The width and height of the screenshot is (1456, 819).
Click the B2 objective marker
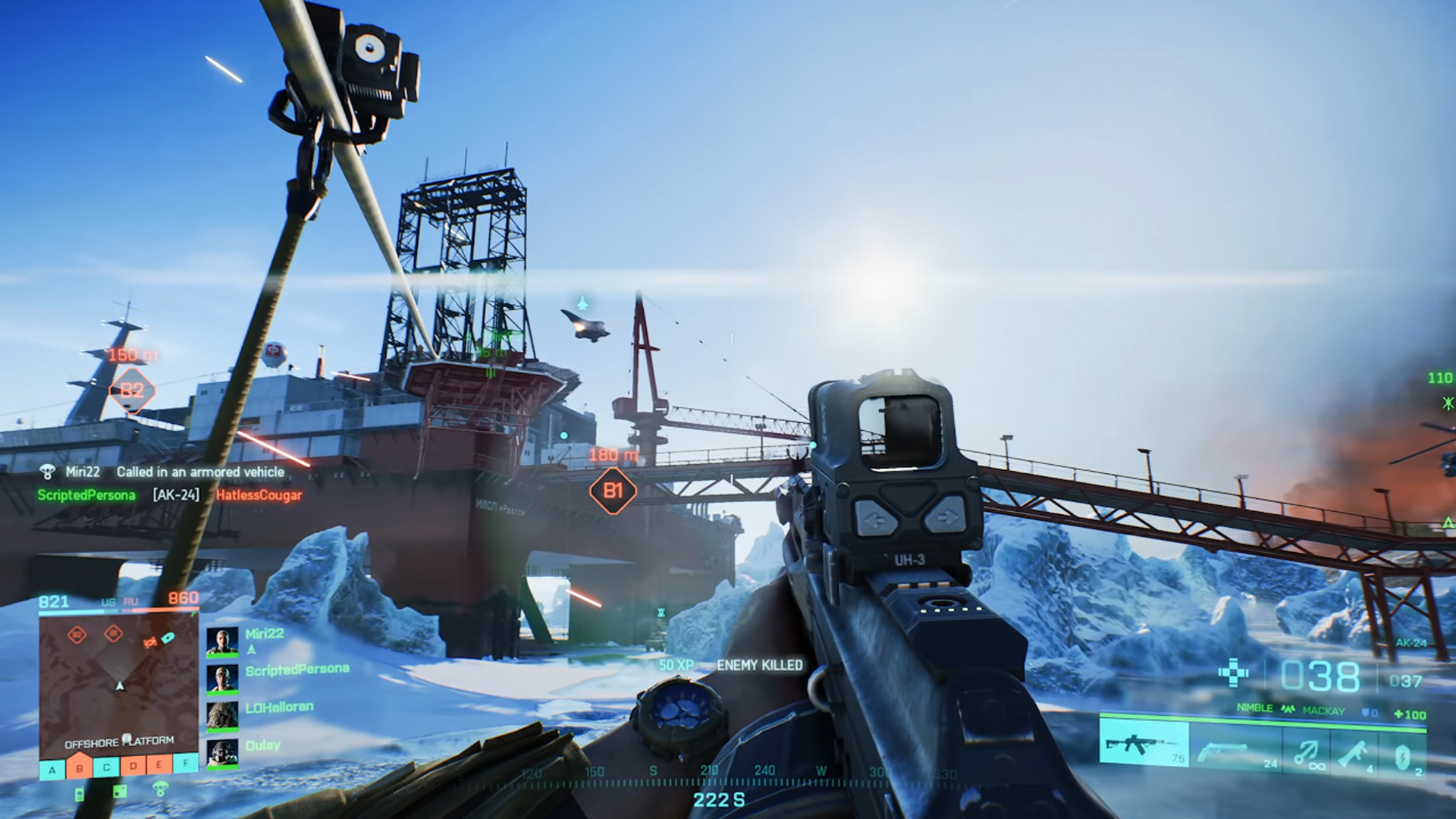pyautogui.click(x=132, y=390)
